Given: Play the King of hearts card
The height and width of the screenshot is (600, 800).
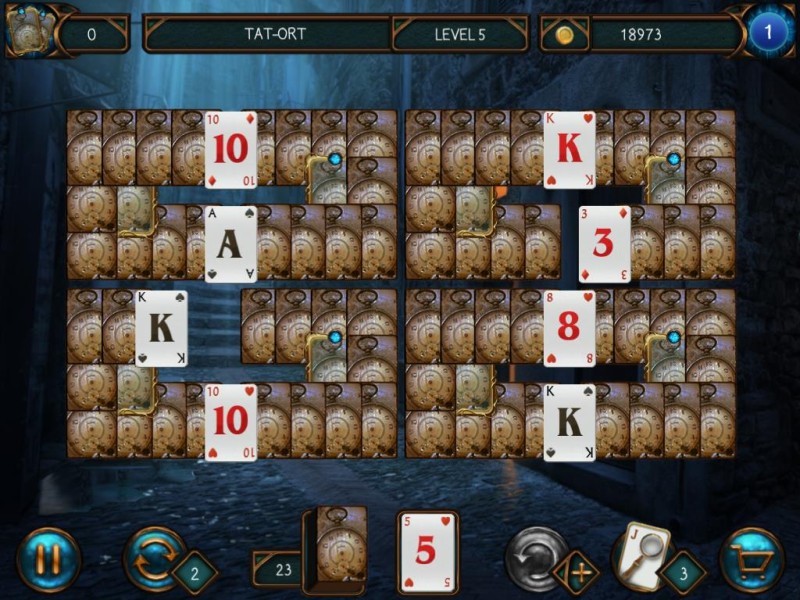Looking at the screenshot, I should [x=569, y=149].
